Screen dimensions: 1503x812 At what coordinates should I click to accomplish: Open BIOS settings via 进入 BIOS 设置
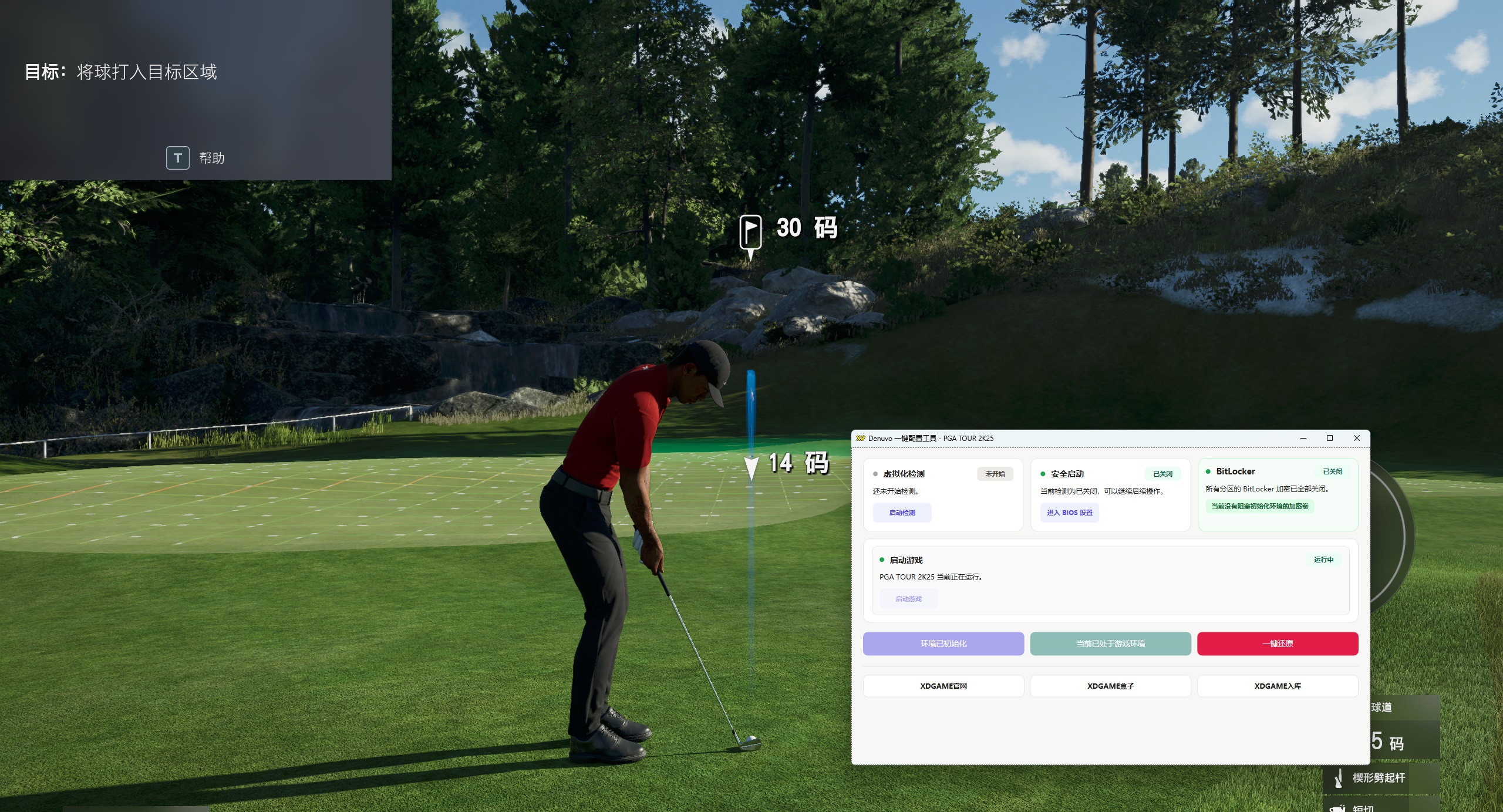1070,513
